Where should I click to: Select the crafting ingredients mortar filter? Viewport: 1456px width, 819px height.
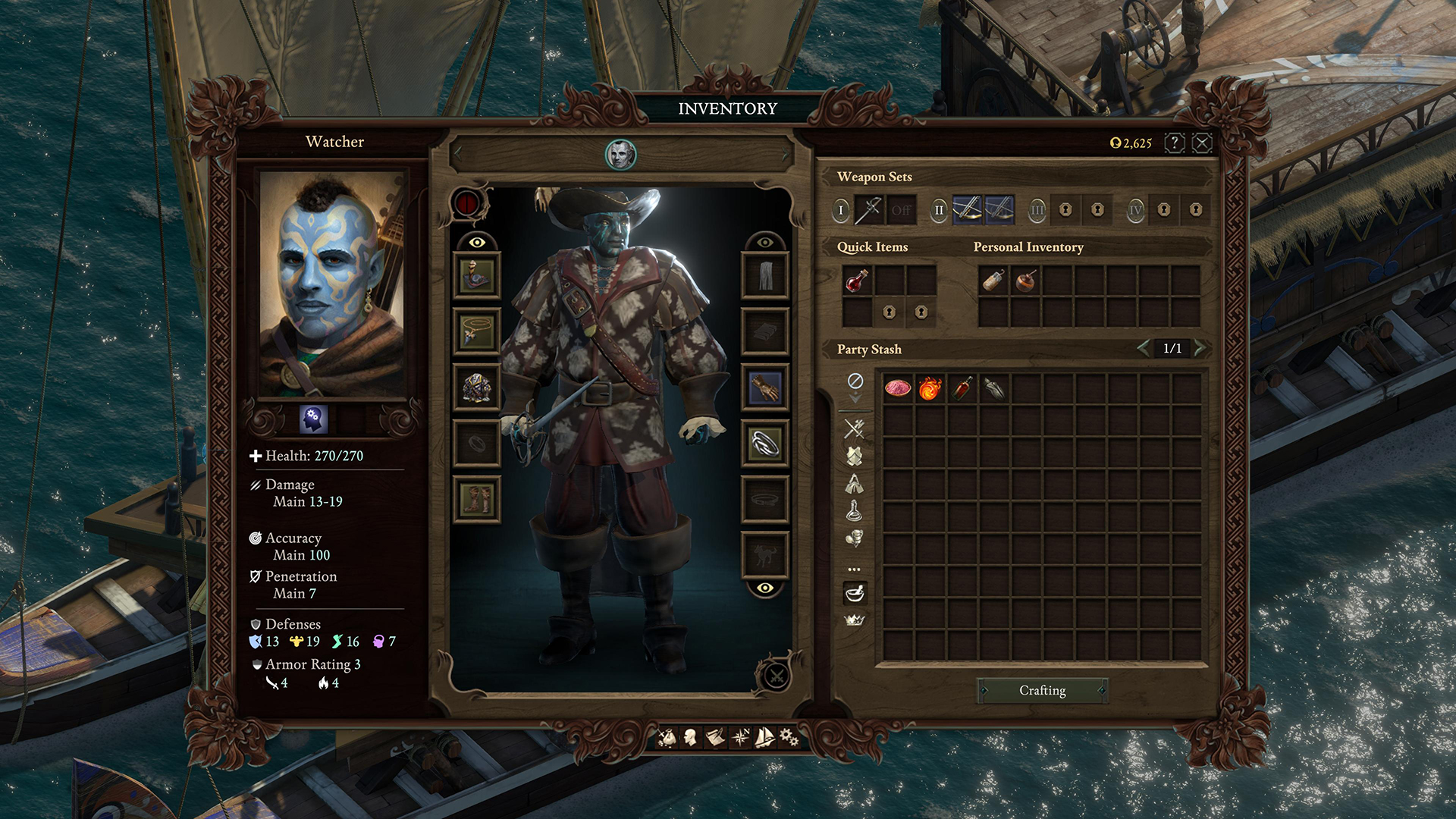tap(855, 594)
